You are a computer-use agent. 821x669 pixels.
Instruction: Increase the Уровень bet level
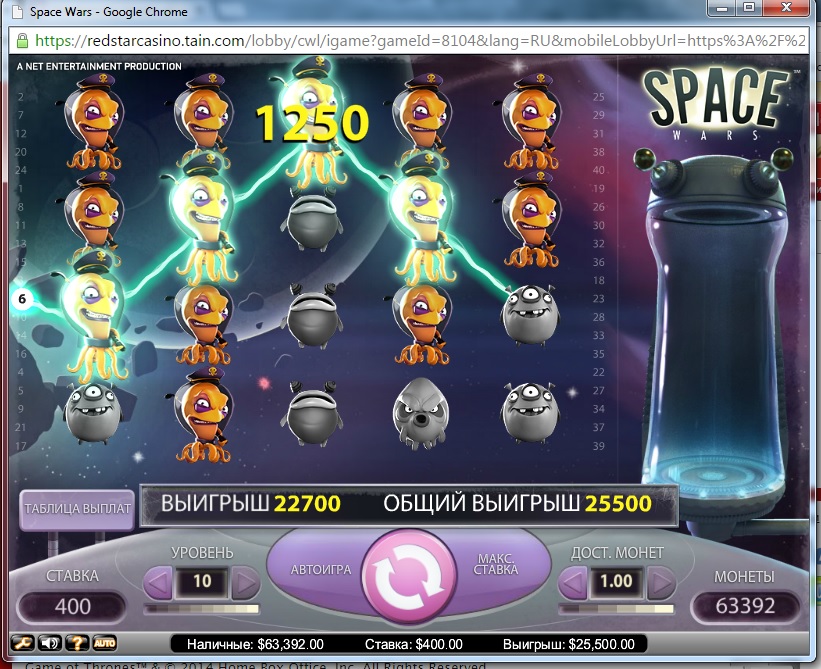(245, 581)
